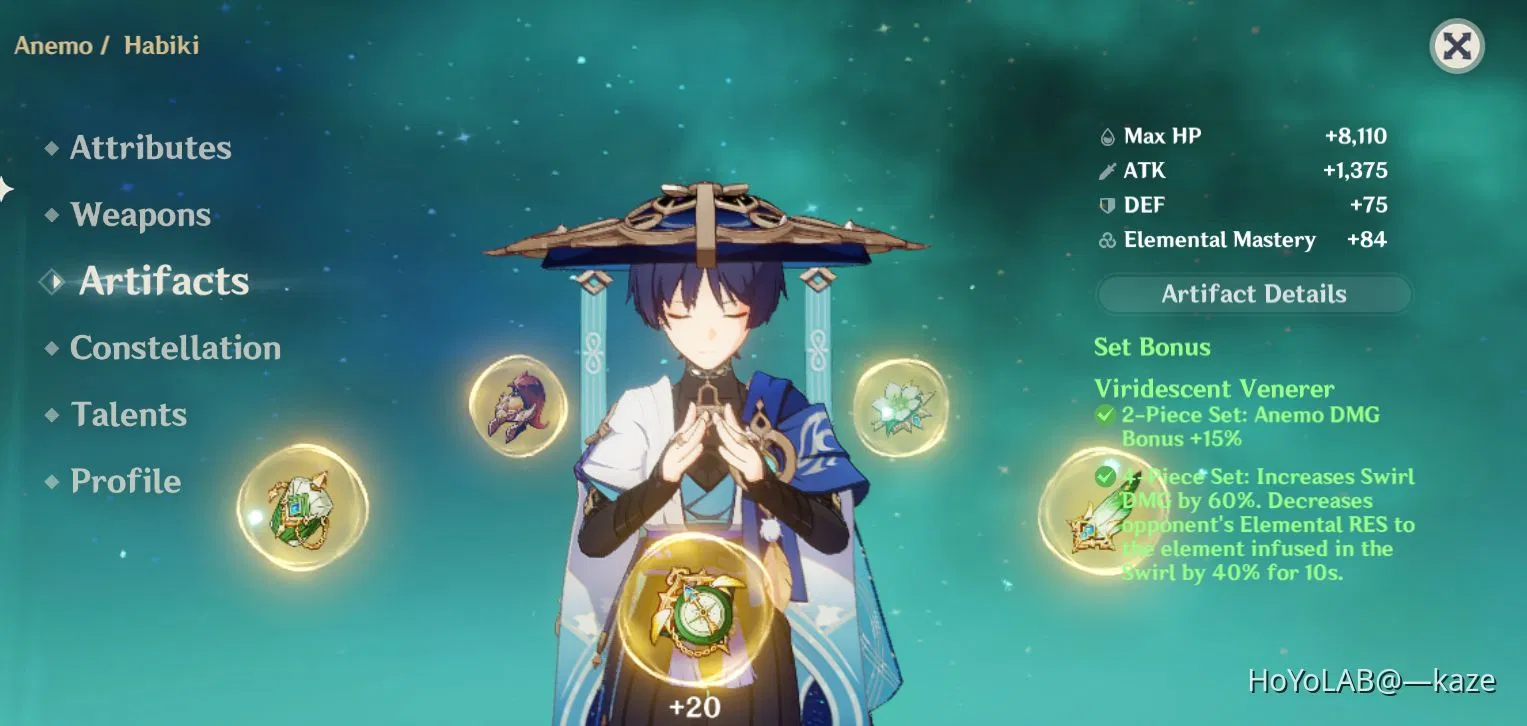Open the Artifact Details panel
This screenshot has width=1527, height=726.
1253,293
